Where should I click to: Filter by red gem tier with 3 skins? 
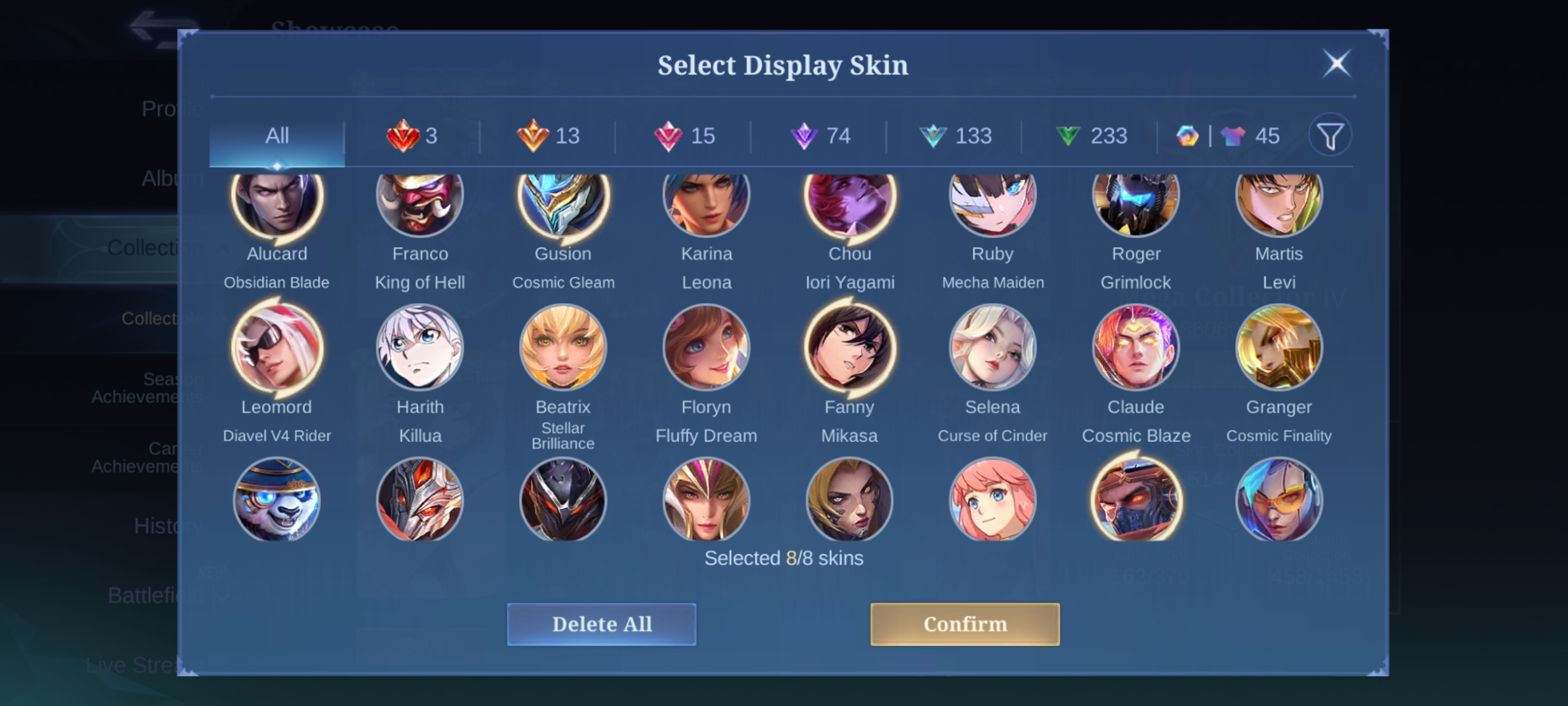[412, 136]
